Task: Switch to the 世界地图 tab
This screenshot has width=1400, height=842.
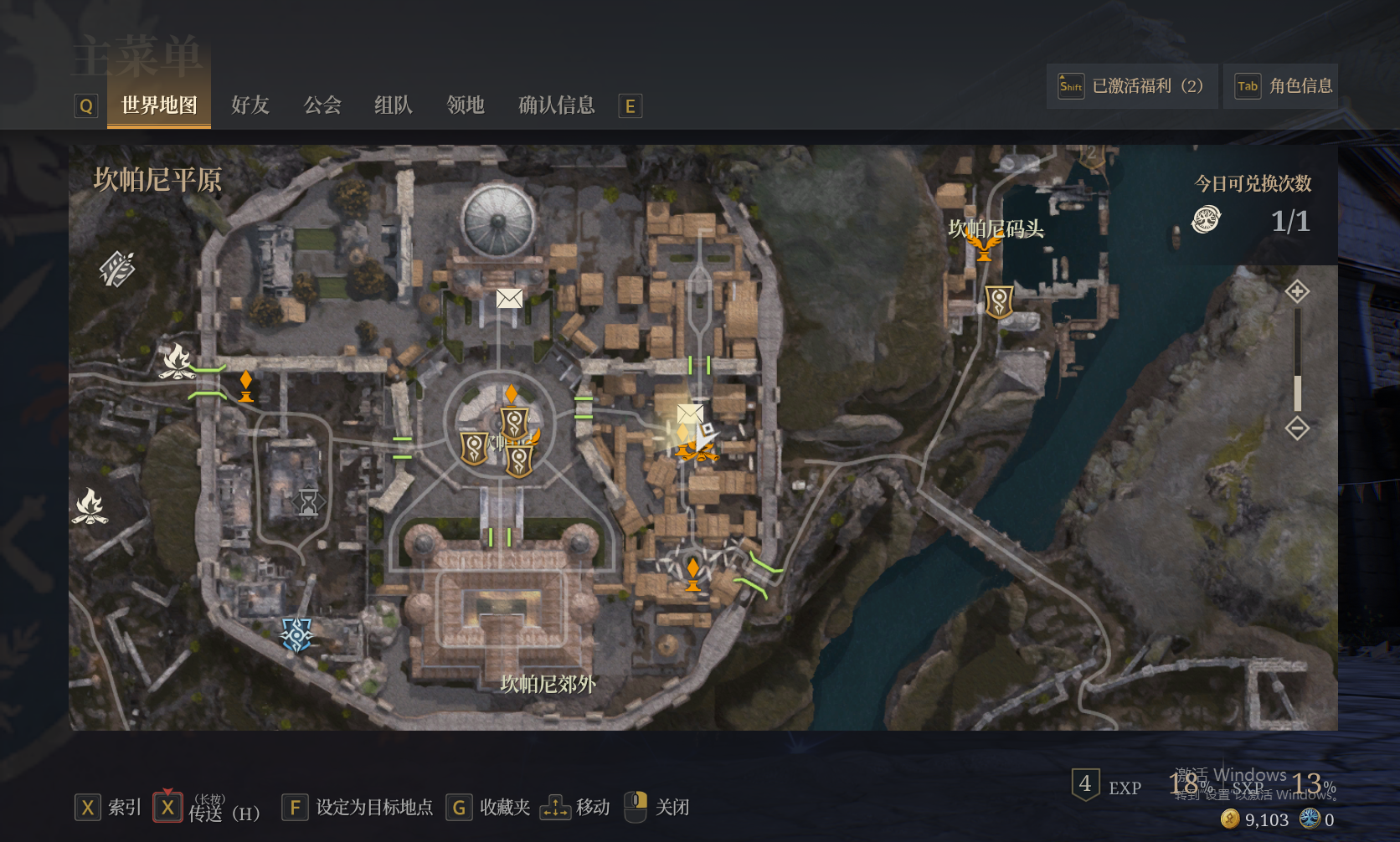Action: point(159,105)
